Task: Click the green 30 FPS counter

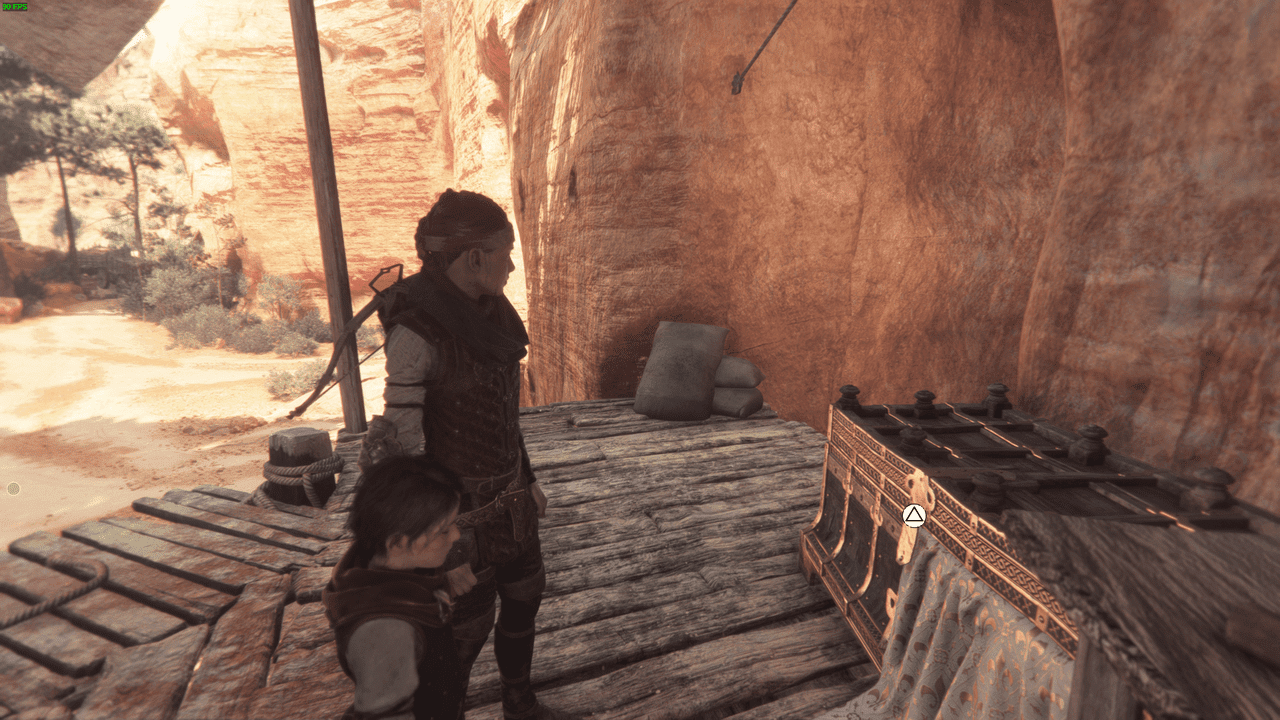Action: tap(14, 8)
